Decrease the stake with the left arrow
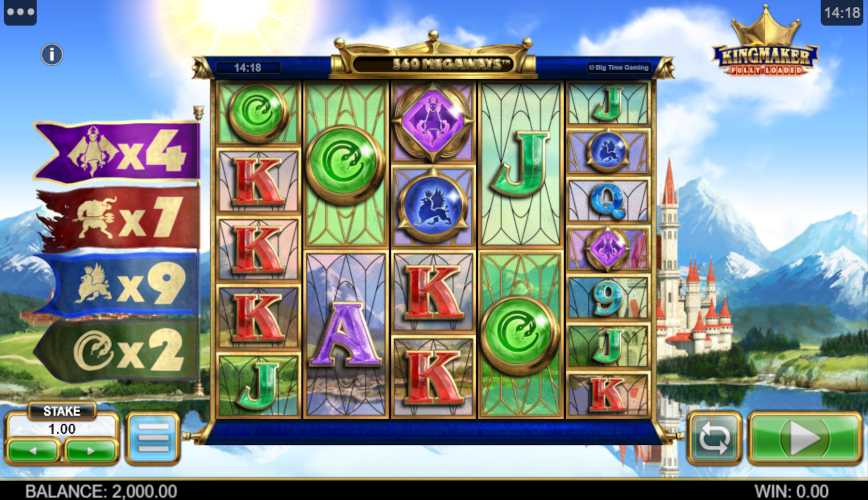 click(x=35, y=450)
